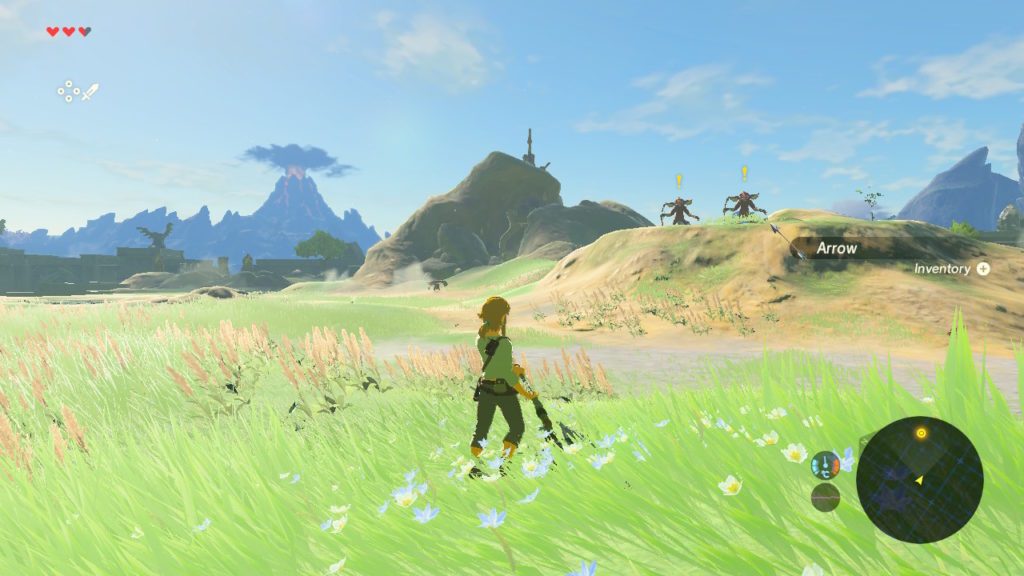Select the yellow objective marker on minimap
The width and height of the screenshot is (1024, 576).
click(921, 433)
